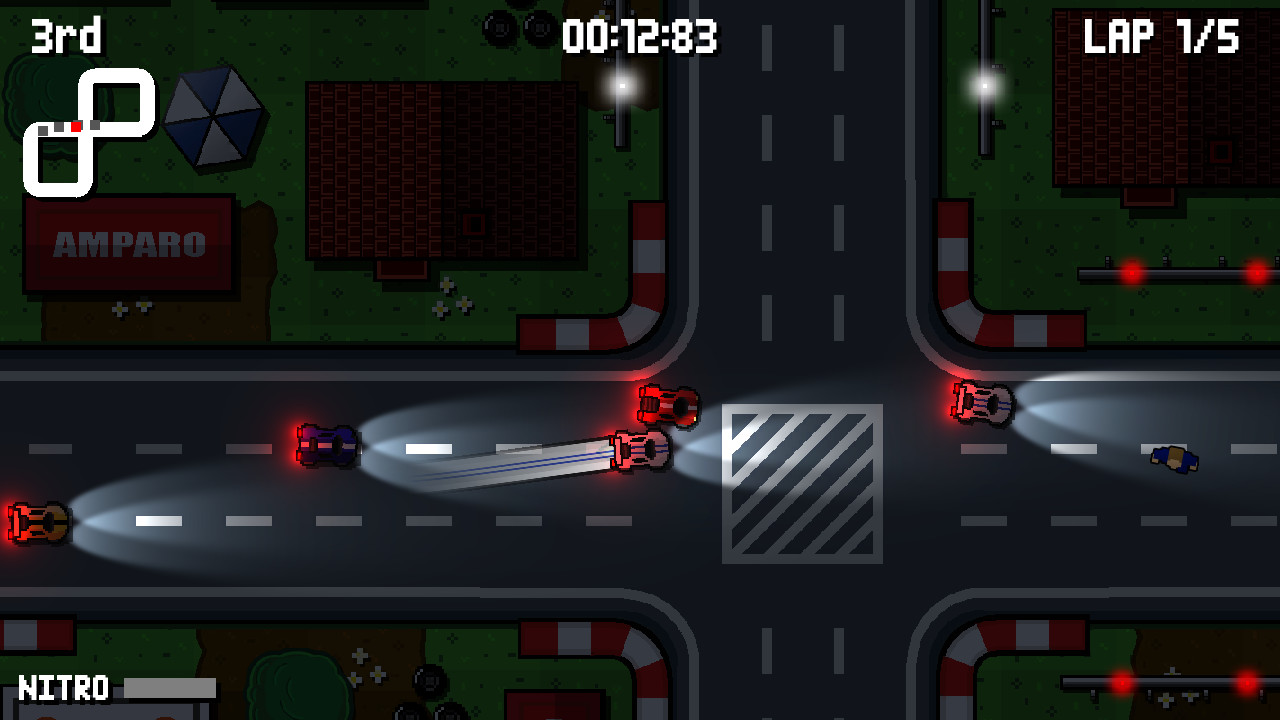The width and height of the screenshot is (1280, 720).
Task: Toggle the red light on the bottom-right fence
Action: click(1125, 685)
